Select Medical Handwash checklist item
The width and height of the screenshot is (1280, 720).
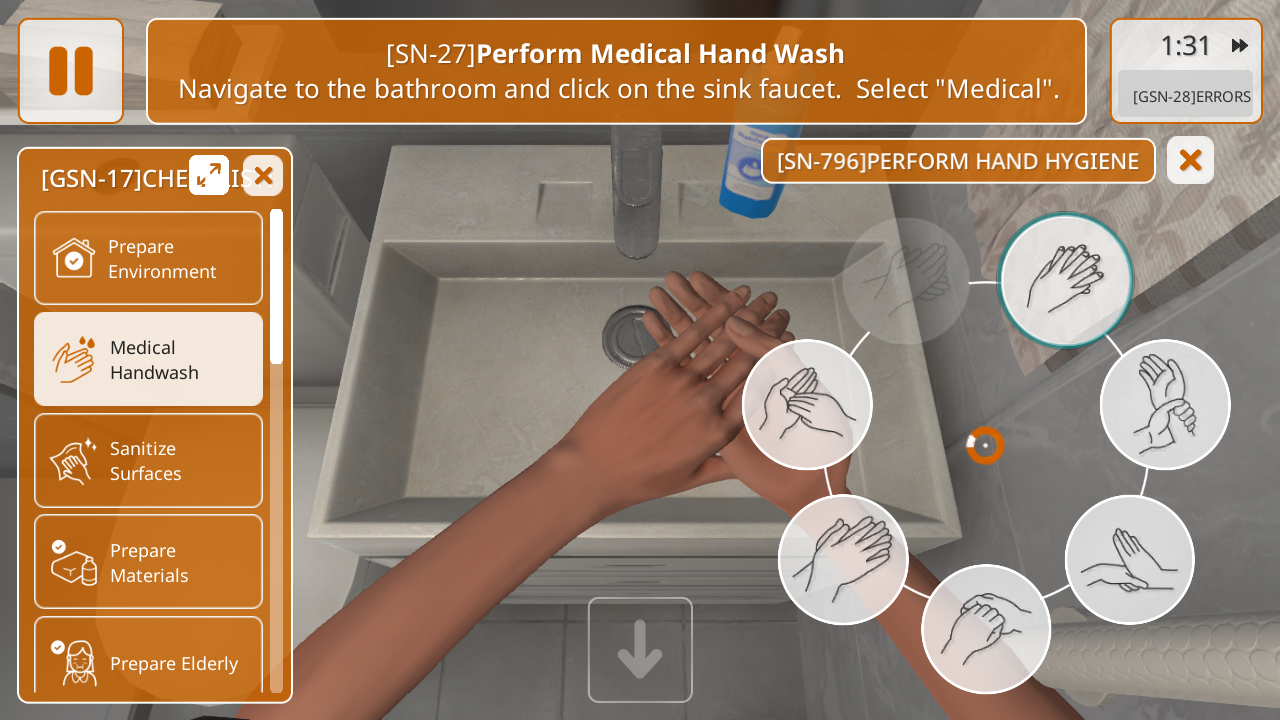tap(148, 359)
